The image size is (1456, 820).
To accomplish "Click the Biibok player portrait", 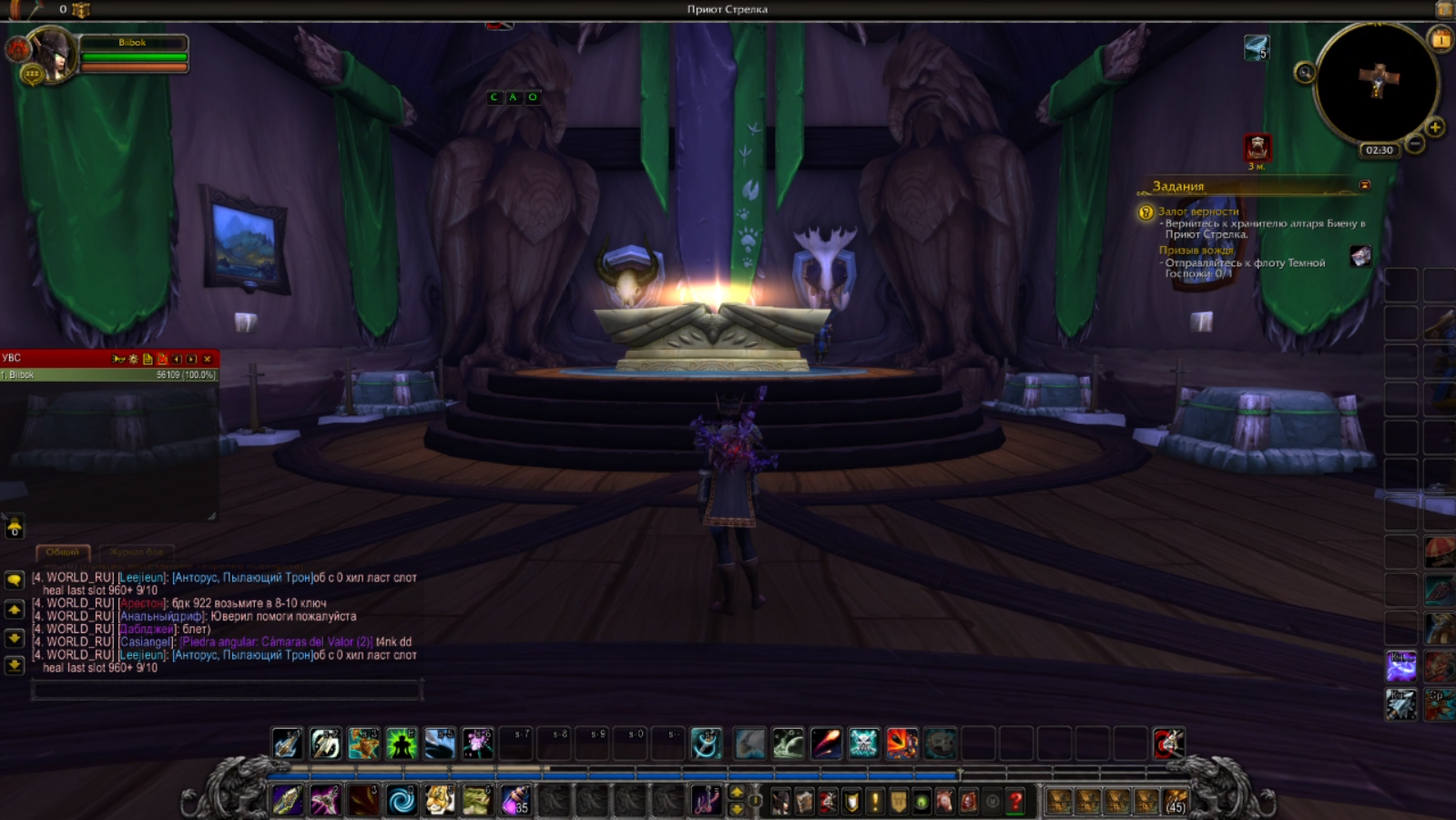I will tap(51, 54).
